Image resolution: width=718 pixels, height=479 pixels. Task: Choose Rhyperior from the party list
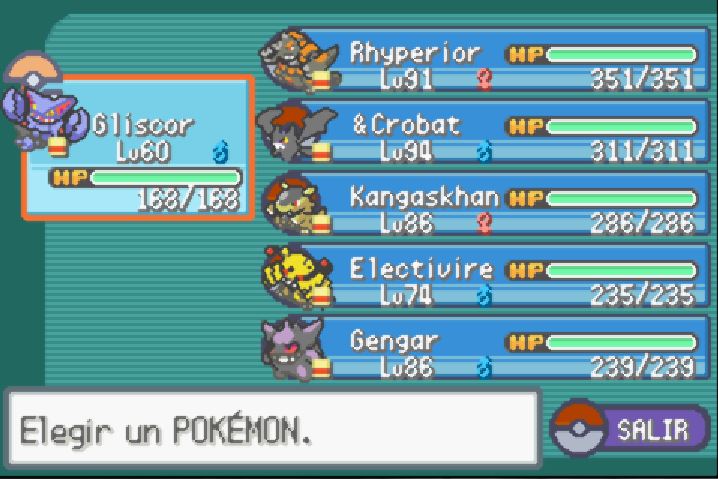480,64
